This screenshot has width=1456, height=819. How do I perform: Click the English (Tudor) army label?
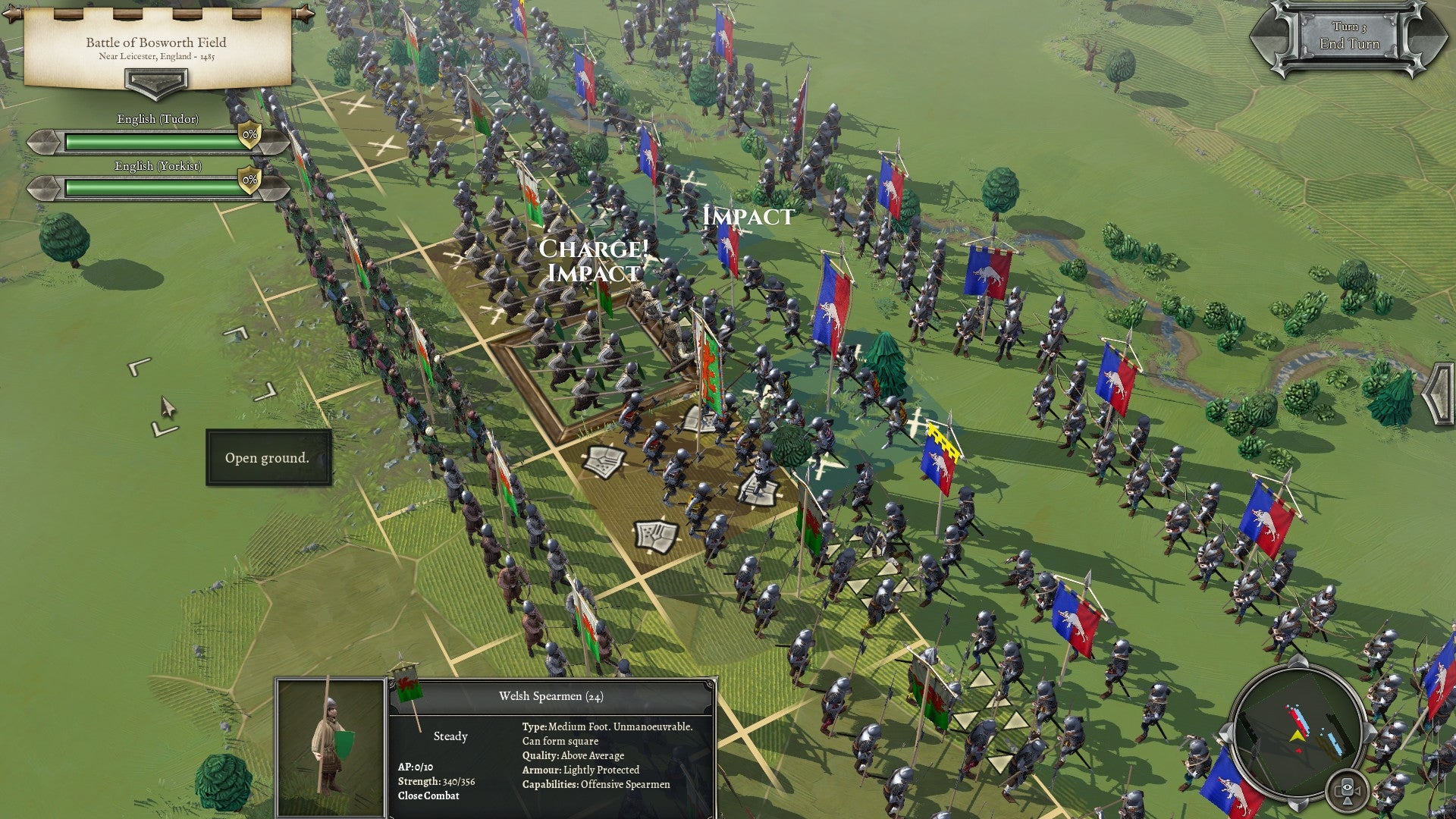tap(158, 119)
